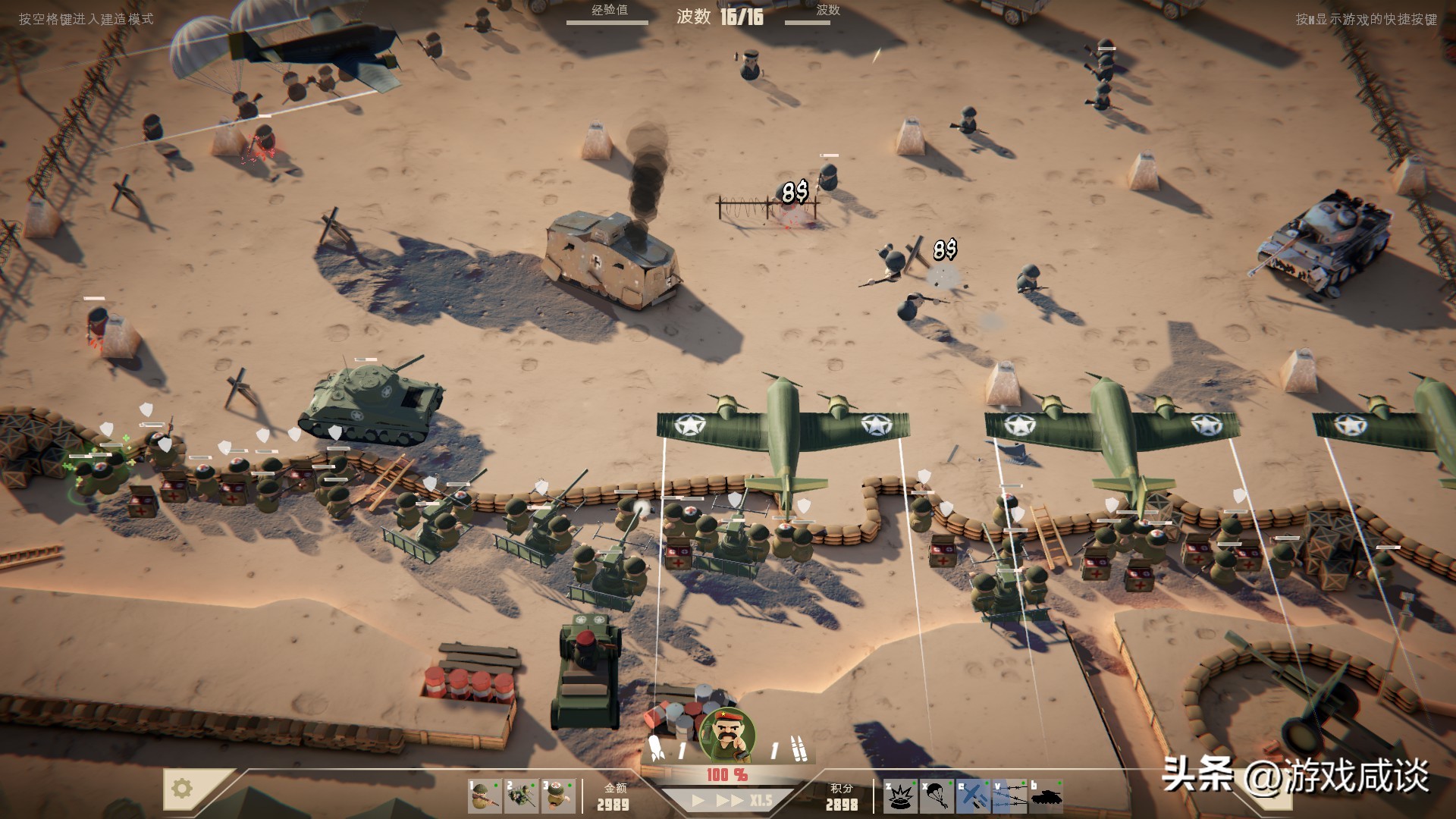Viewport: 1456px width, 819px height.
Task: Engage the double-arrow fast forward
Action: pos(730,799)
